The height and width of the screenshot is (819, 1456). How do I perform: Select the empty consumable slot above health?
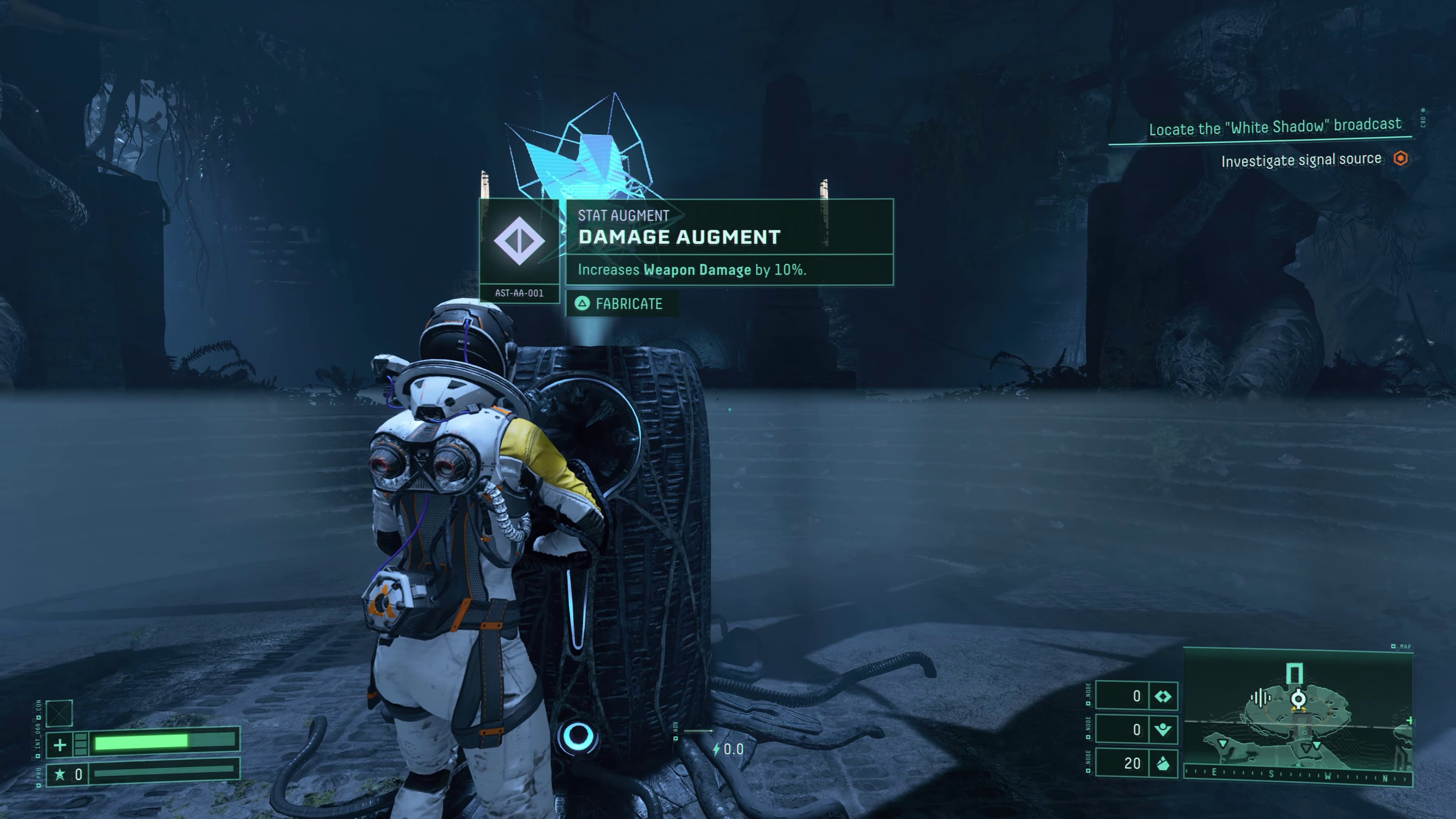point(60,713)
